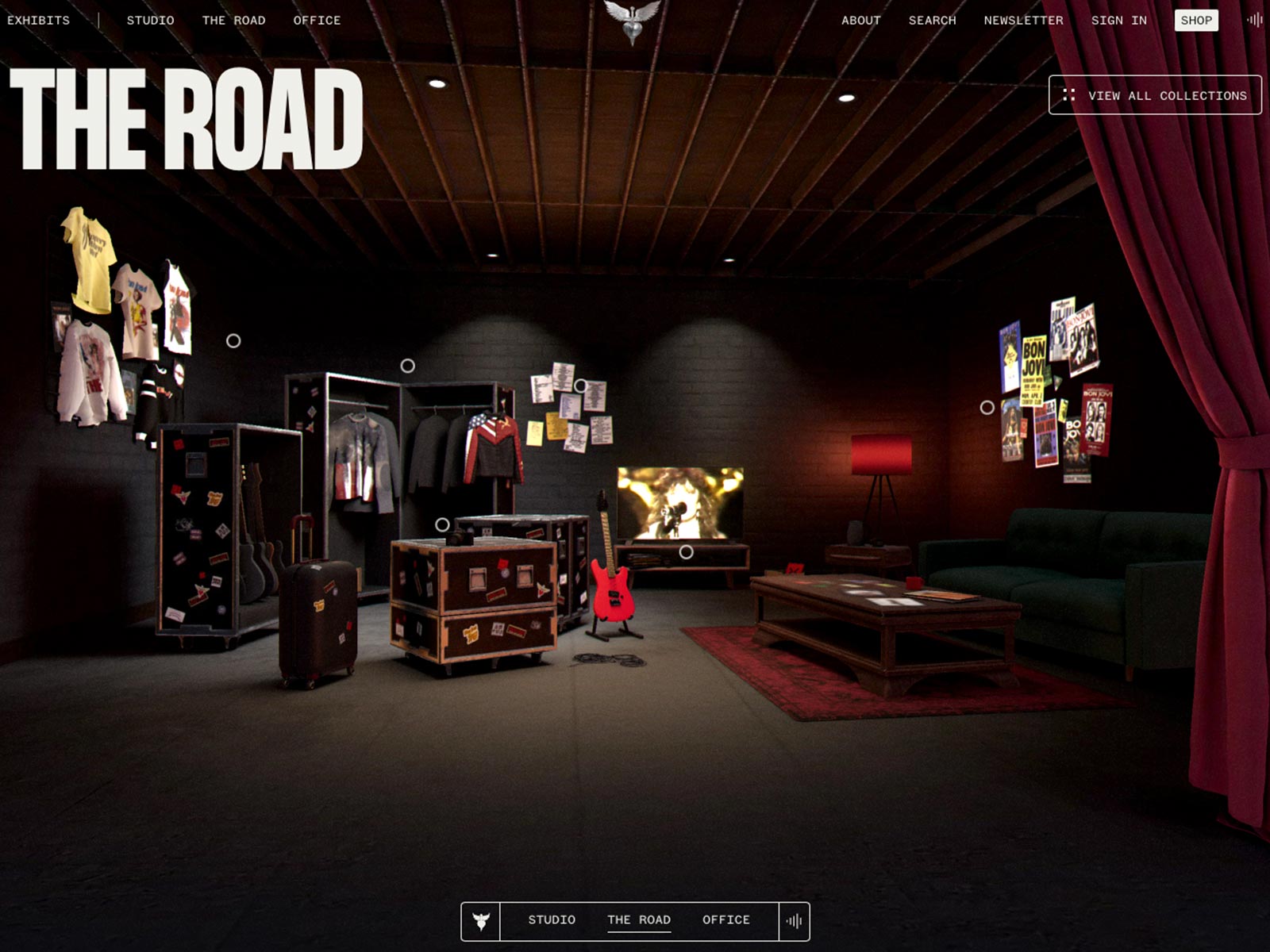Select the hotspot next to the concert posters
Viewport: 1270px width, 952px height.
pyautogui.click(x=987, y=407)
